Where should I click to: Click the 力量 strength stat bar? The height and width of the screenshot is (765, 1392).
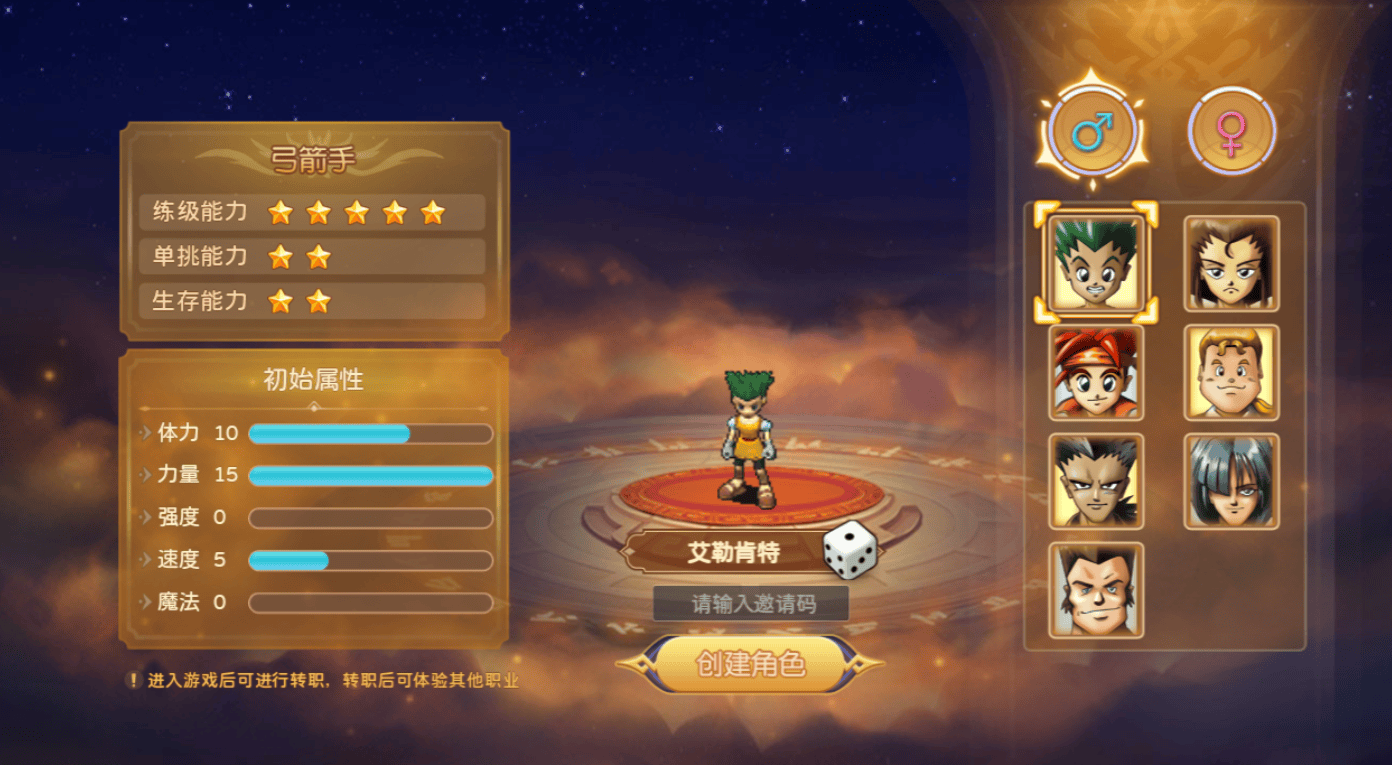coord(370,475)
